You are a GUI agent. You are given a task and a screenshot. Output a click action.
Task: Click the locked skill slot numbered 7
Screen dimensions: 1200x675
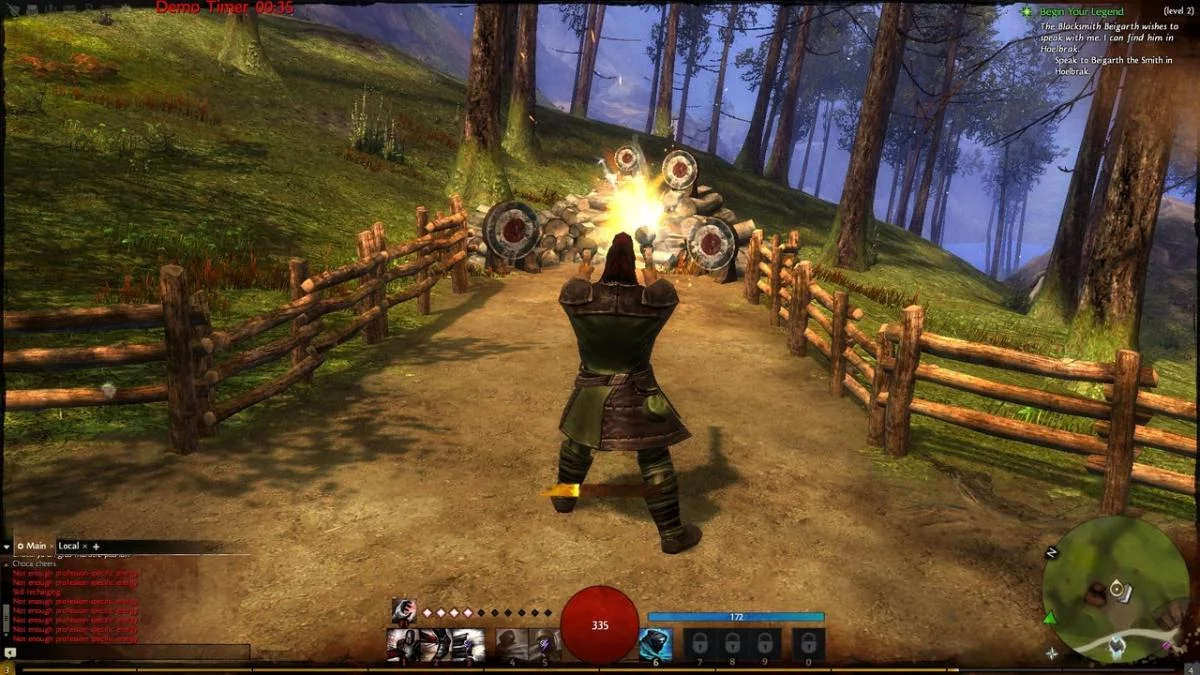click(700, 644)
